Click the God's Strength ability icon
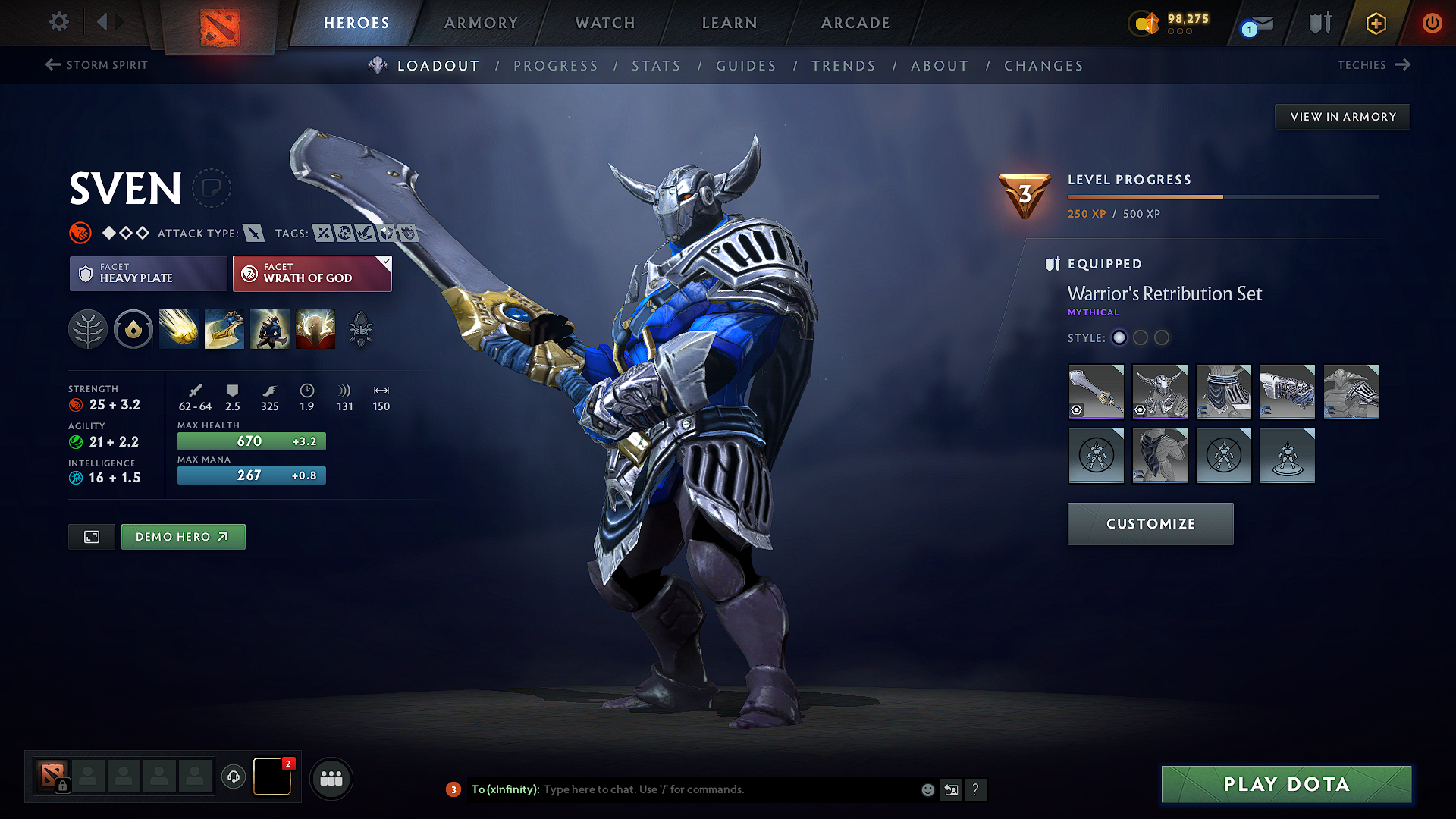The height and width of the screenshot is (819, 1456). [315, 328]
